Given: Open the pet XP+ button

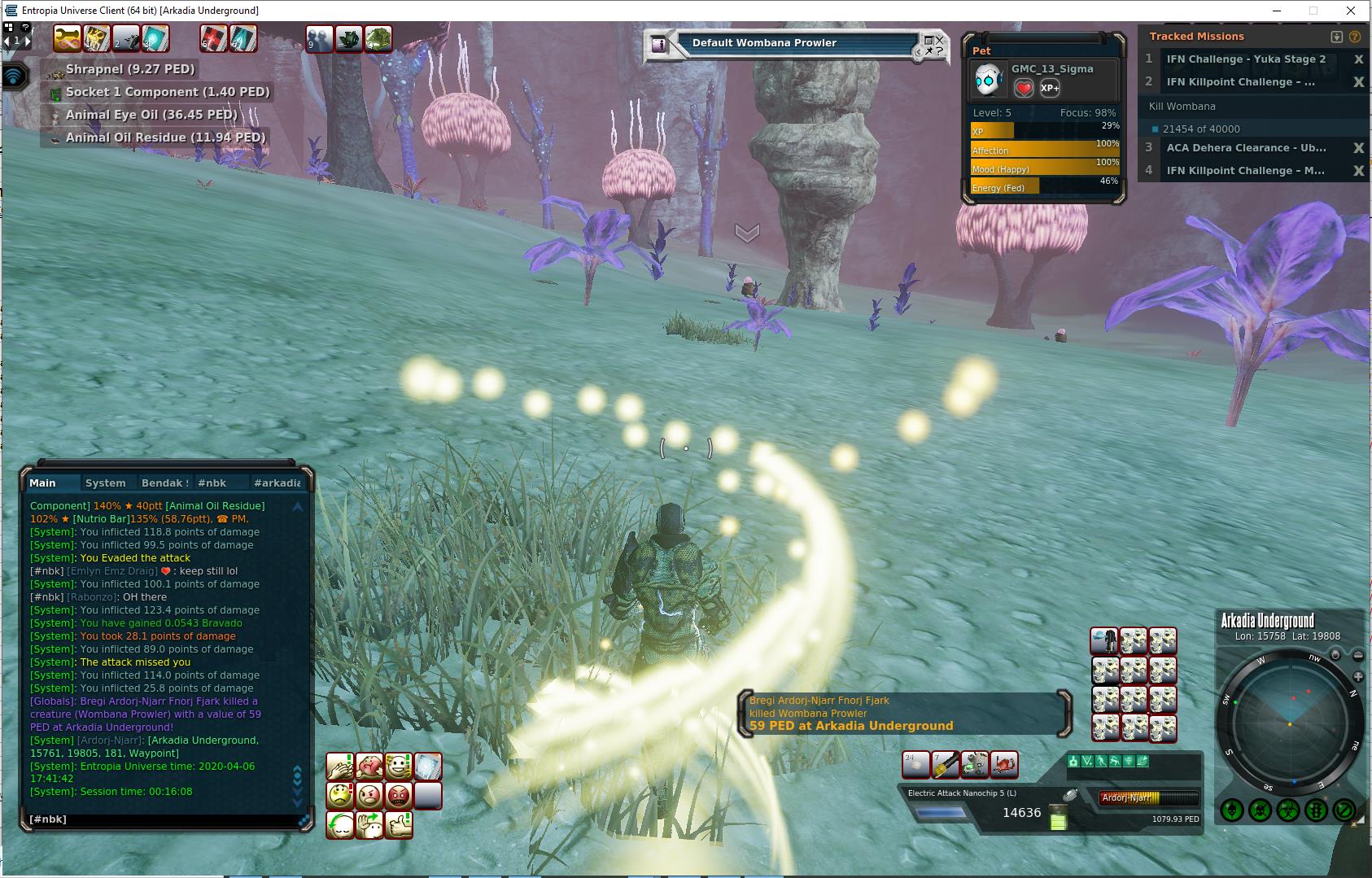Looking at the screenshot, I should (x=1050, y=88).
